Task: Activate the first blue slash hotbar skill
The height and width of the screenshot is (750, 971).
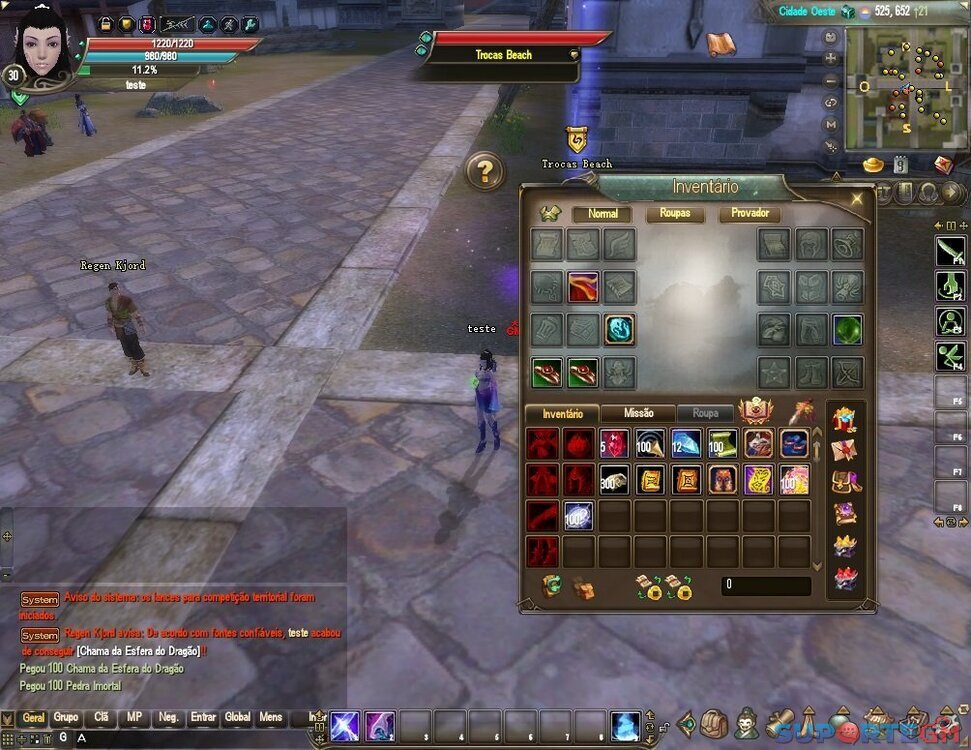Action: [x=345, y=725]
